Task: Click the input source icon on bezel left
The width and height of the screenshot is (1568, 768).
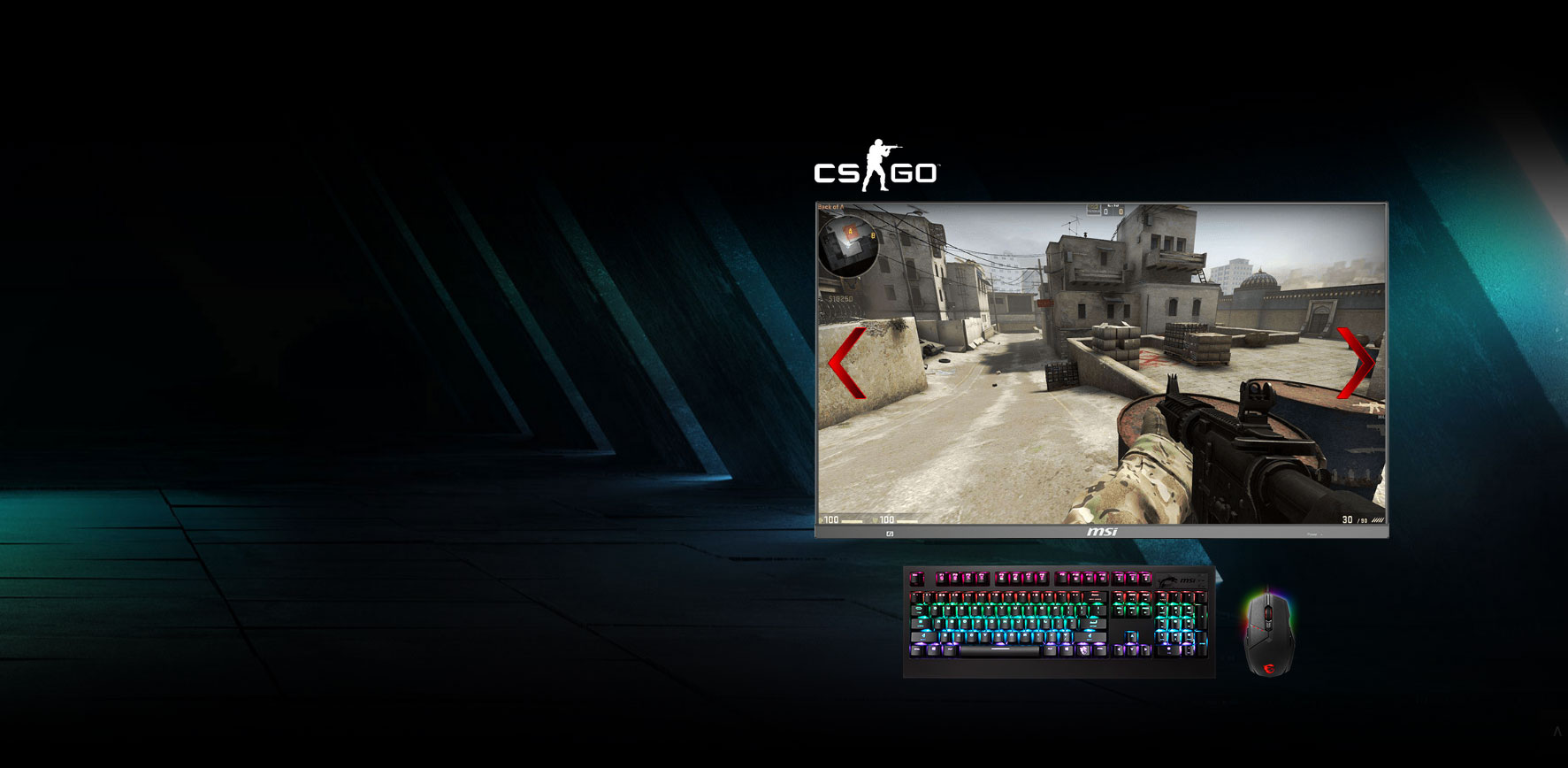Action: point(889,533)
